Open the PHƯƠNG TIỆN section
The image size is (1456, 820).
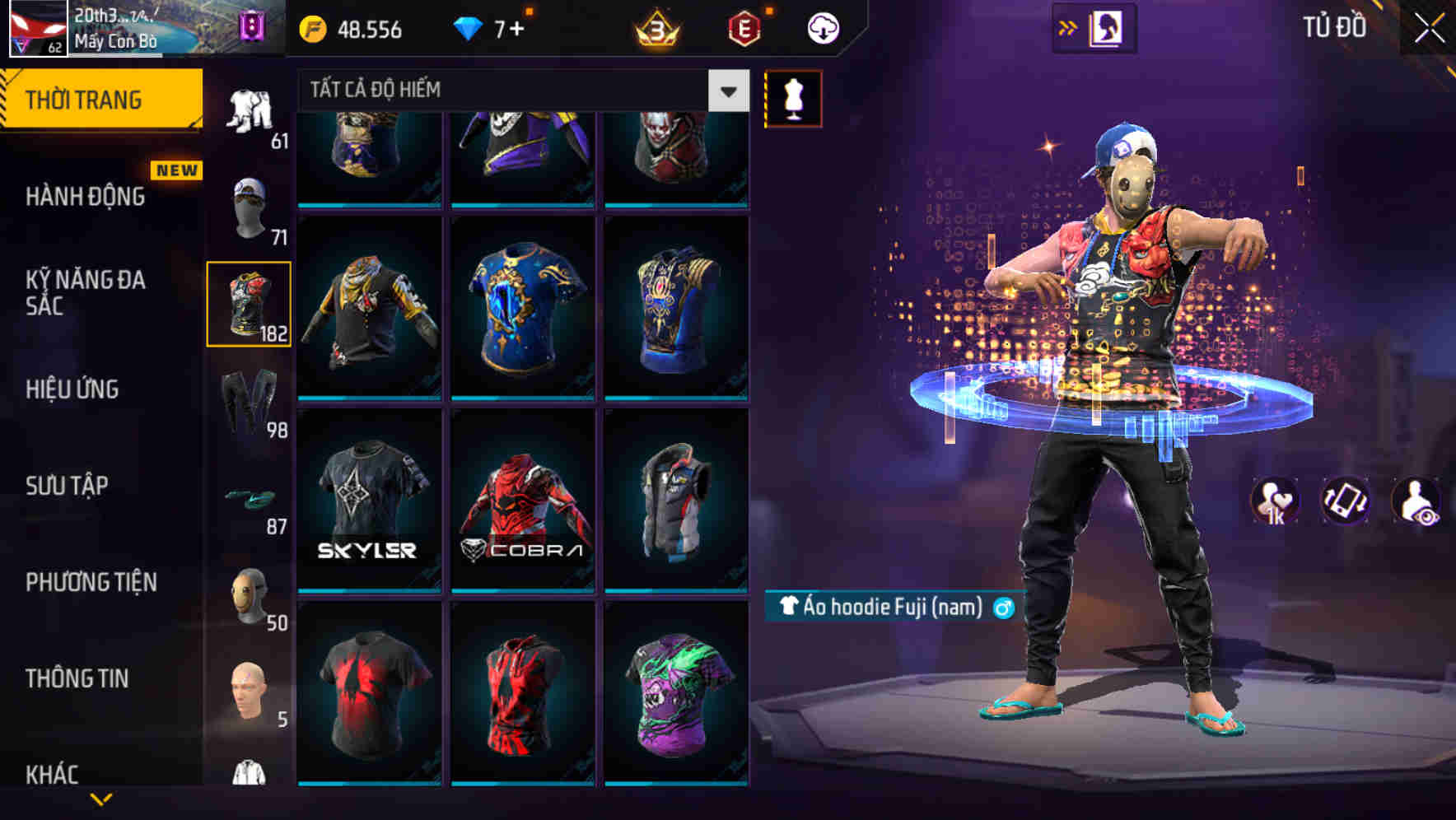click(91, 582)
